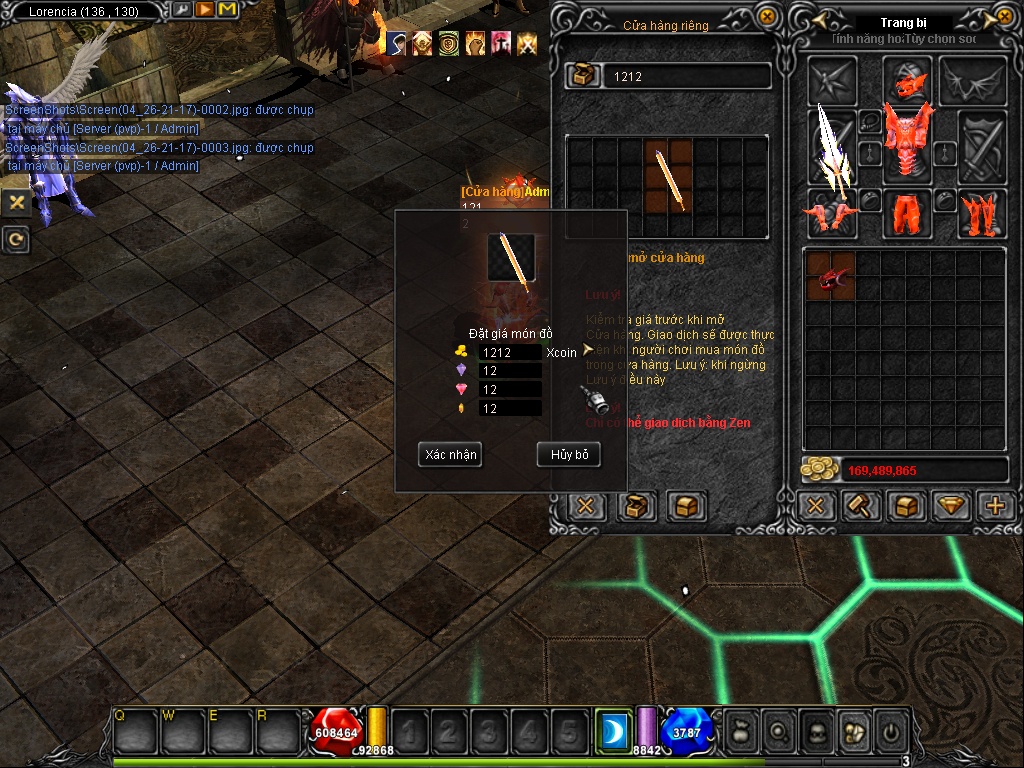
Task: Click the power button in the bottom bar
Action: tap(890, 732)
